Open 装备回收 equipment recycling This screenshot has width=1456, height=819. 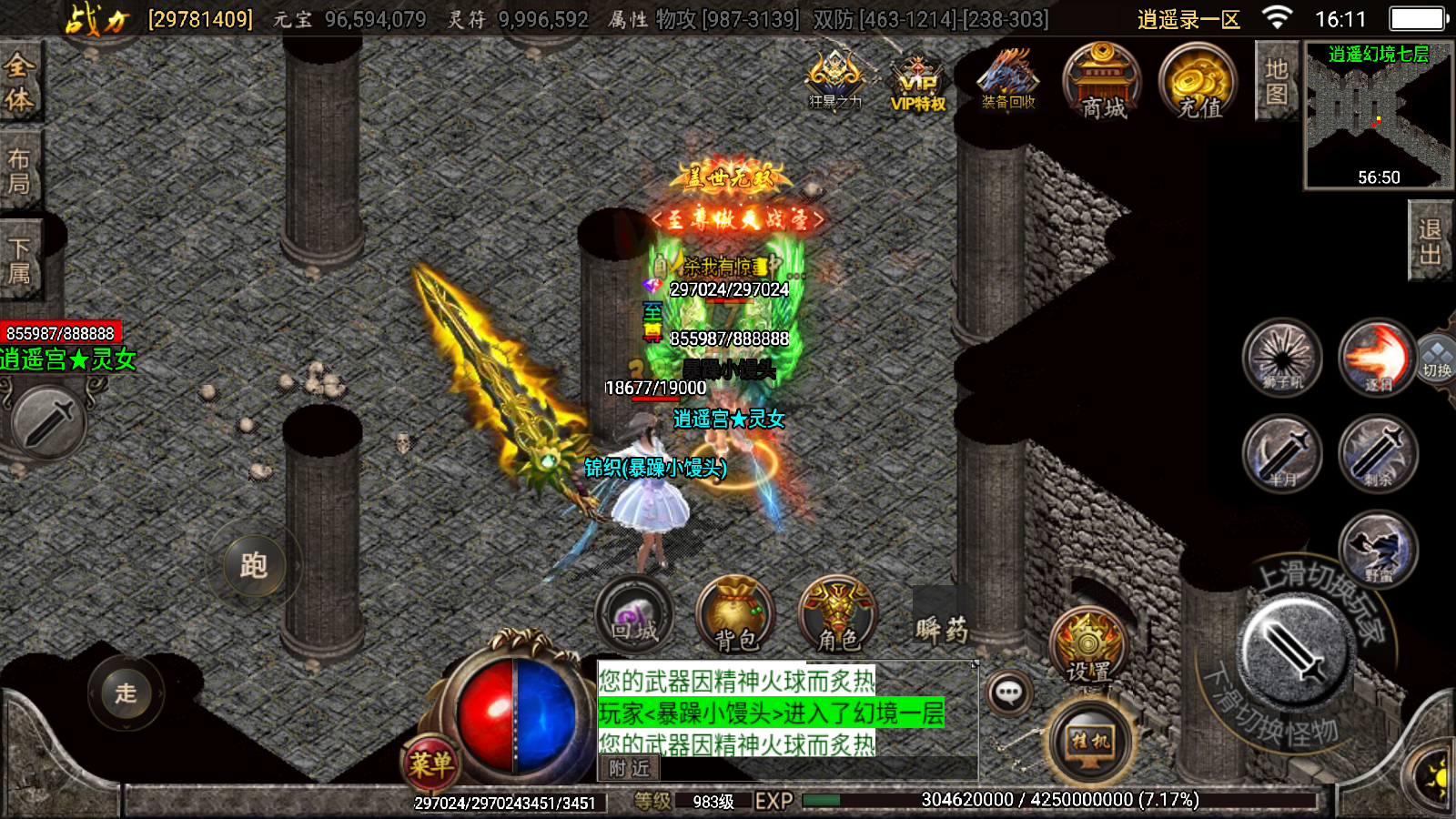pyautogui.click(x=1008, y=80)
